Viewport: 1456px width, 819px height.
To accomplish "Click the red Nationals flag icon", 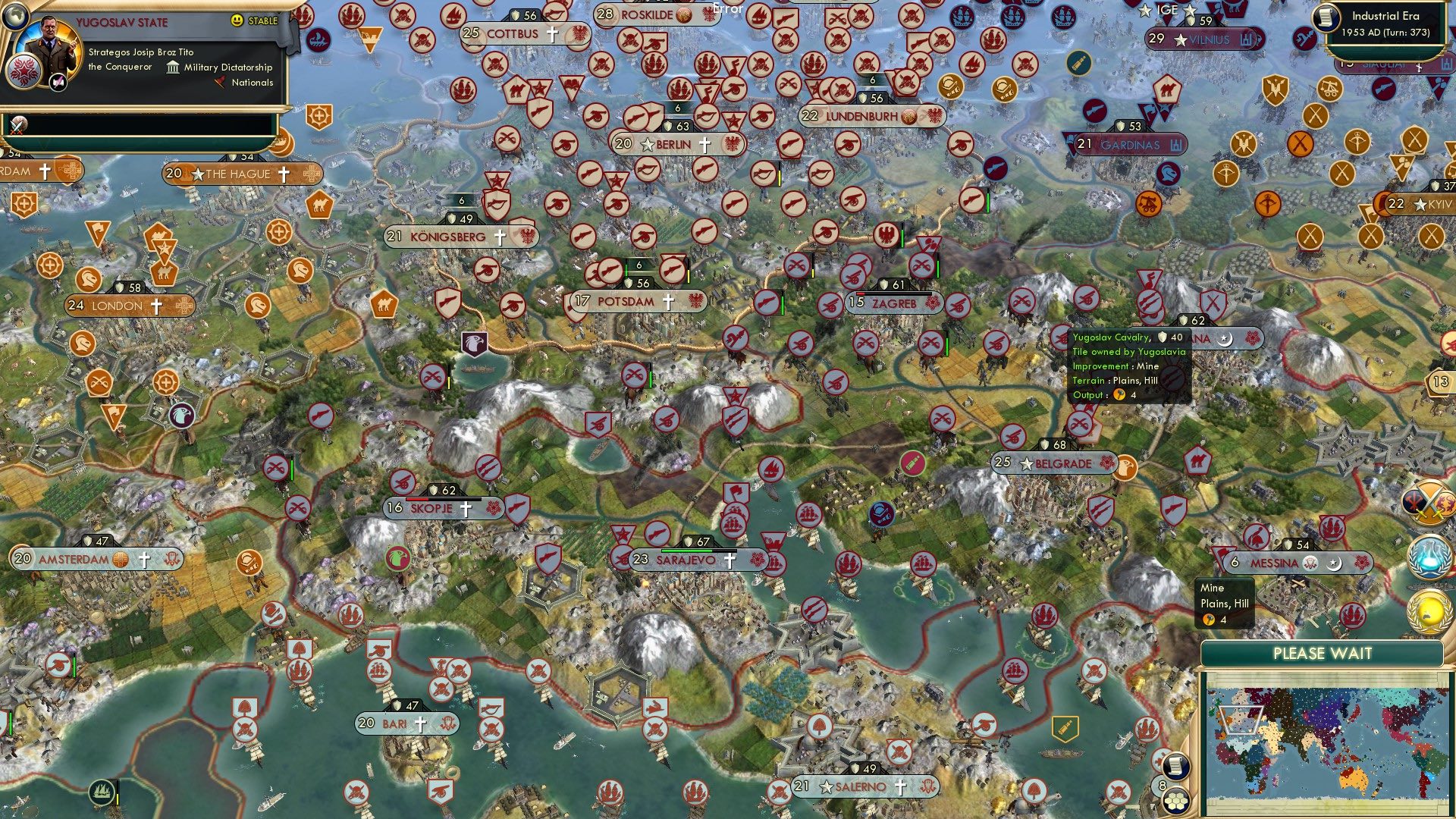I will coord(221,82).
